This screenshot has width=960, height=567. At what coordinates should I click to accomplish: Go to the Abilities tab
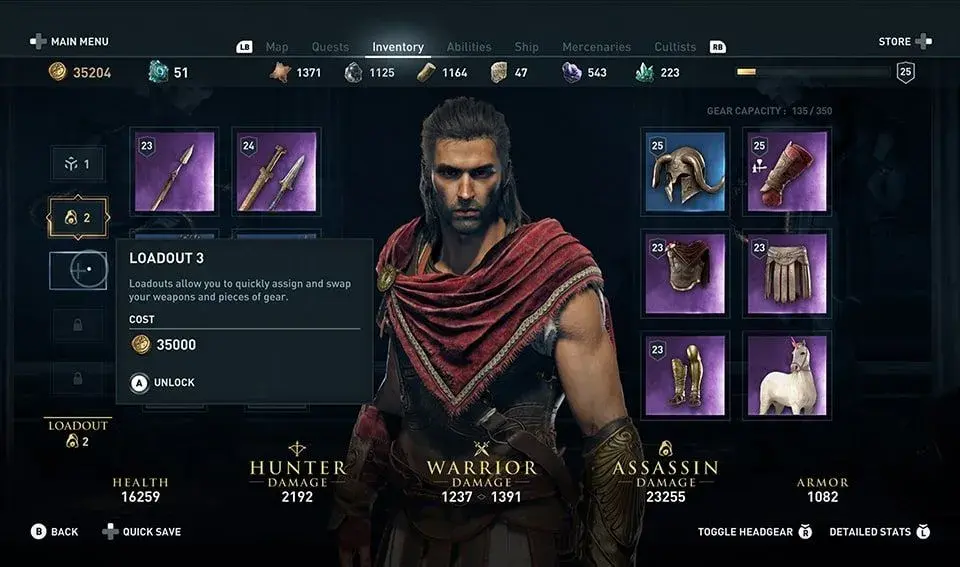(469, 47)
